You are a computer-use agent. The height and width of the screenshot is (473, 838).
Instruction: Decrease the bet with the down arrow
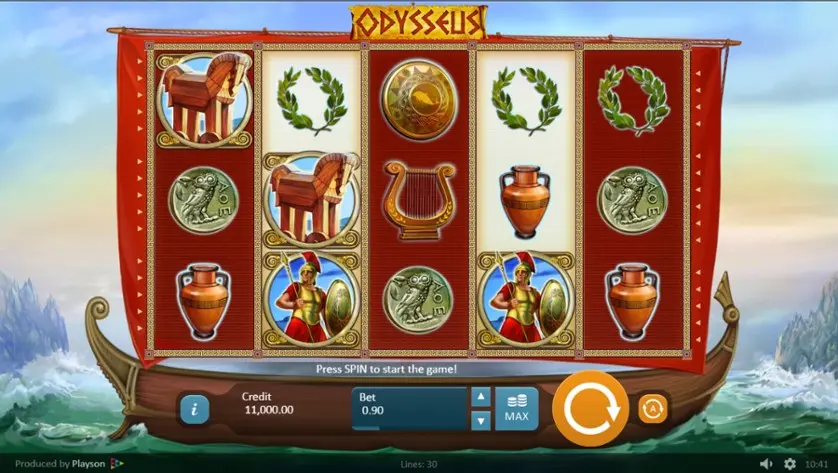(x=481, y=420)
